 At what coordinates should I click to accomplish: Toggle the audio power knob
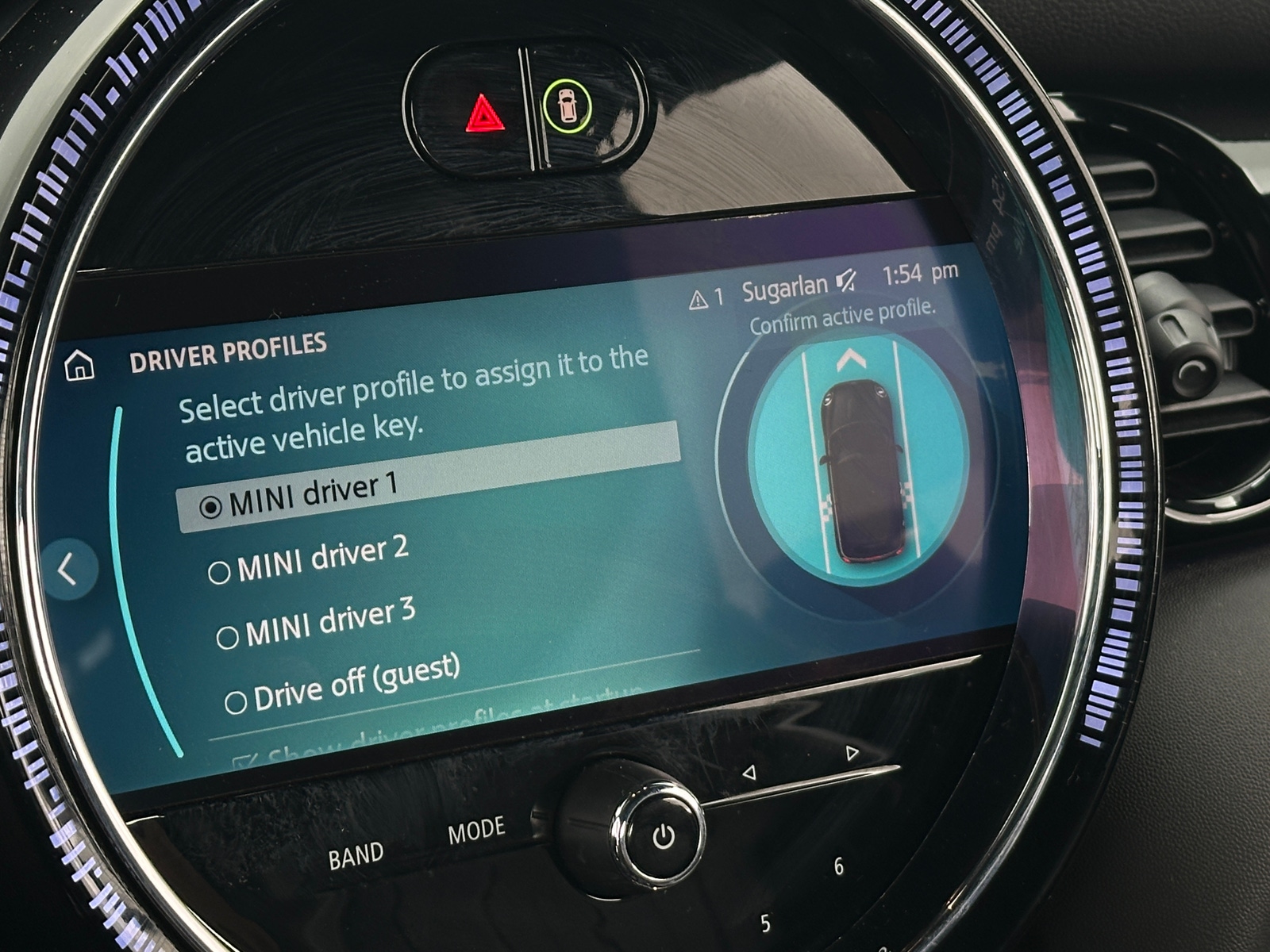[x=663, y=835]
